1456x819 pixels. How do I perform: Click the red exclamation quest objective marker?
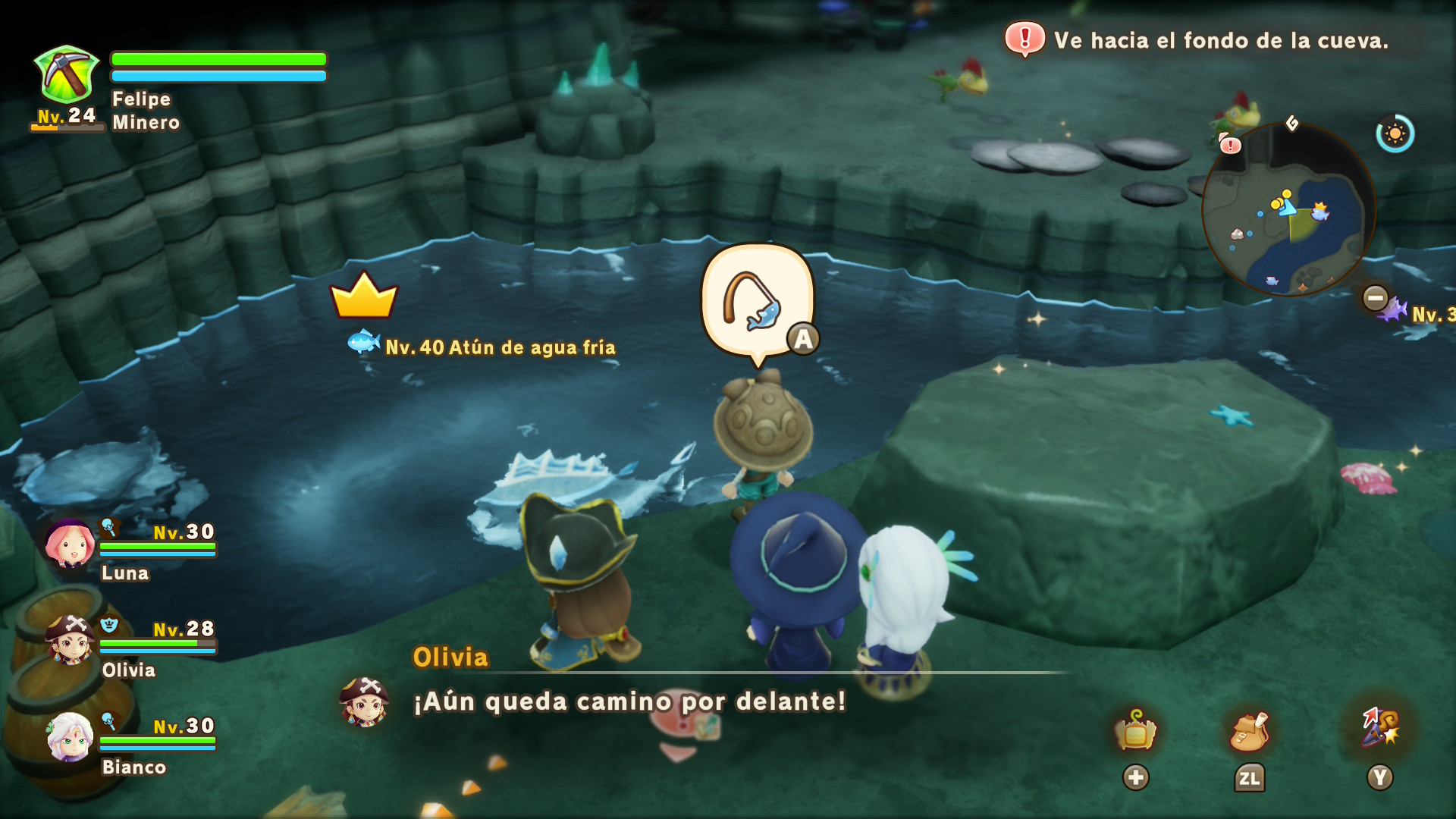(1025, 38)
